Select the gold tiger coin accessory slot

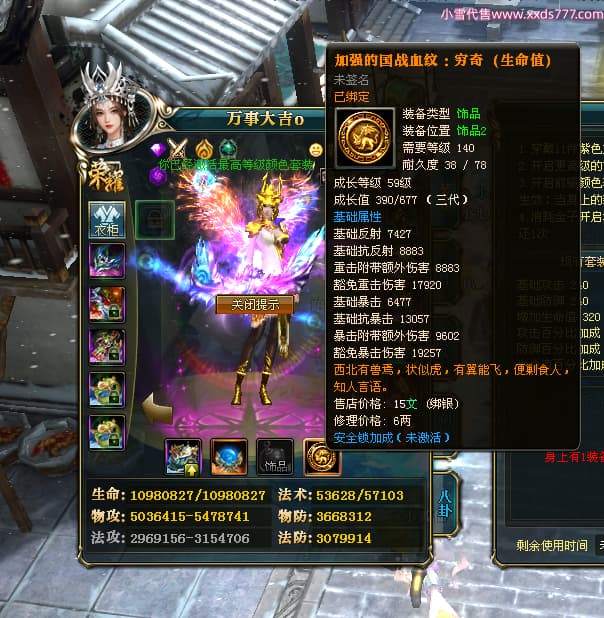(322, 456)
